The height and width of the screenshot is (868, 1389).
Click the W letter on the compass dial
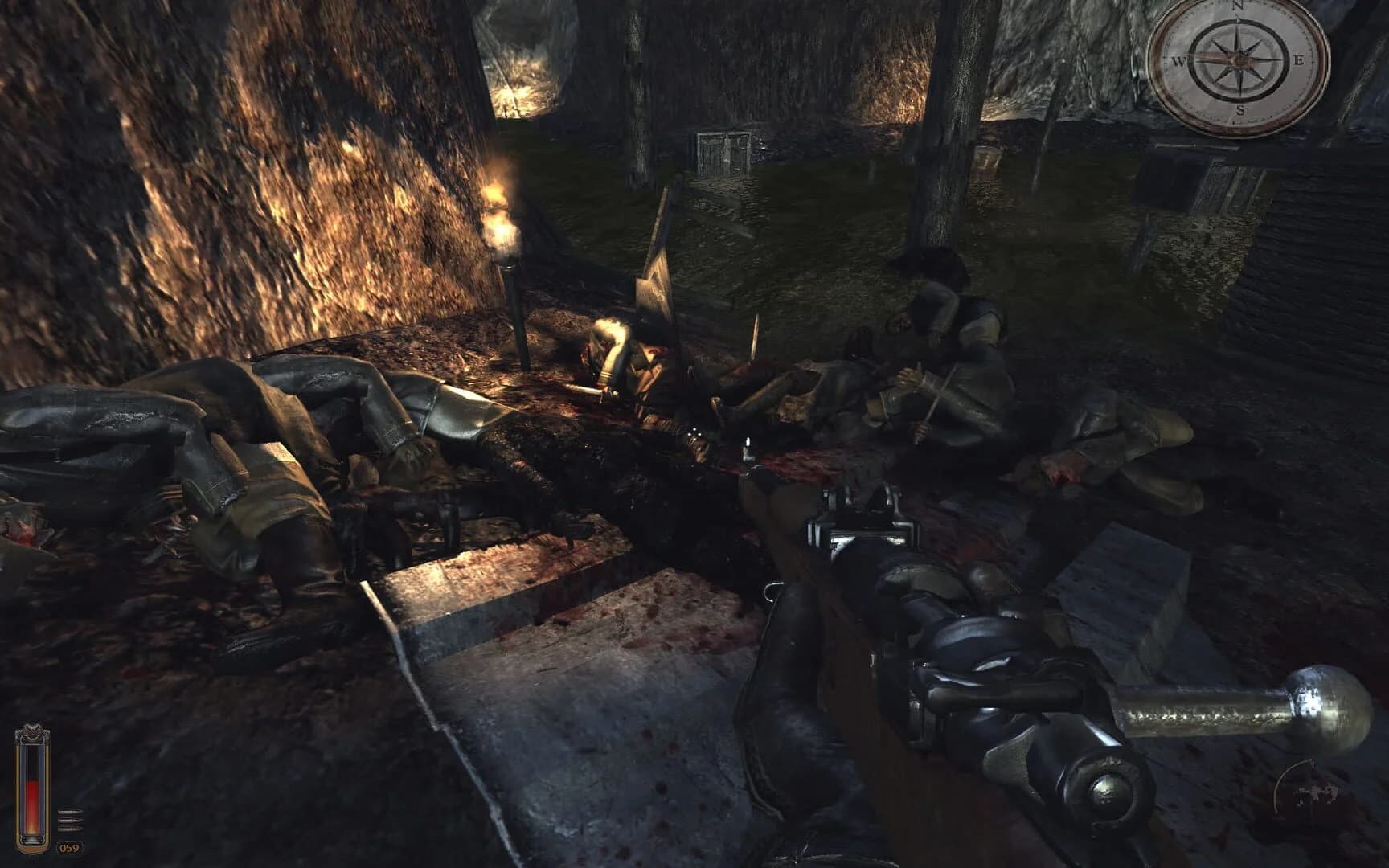pyautogui.click(x=1179, y=60)
